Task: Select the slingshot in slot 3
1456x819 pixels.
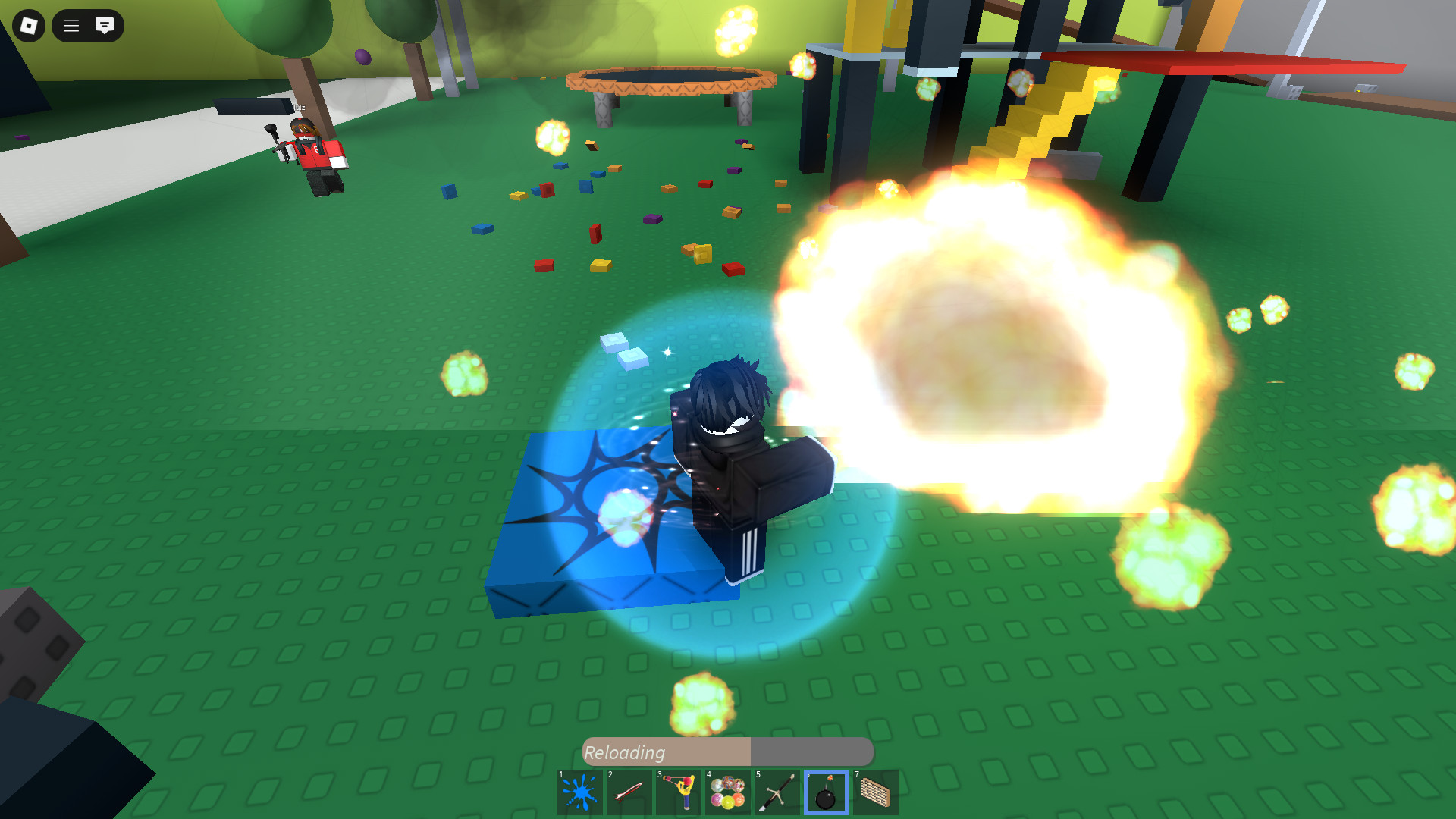Action: pyautogui.click(x=679, y=792)
